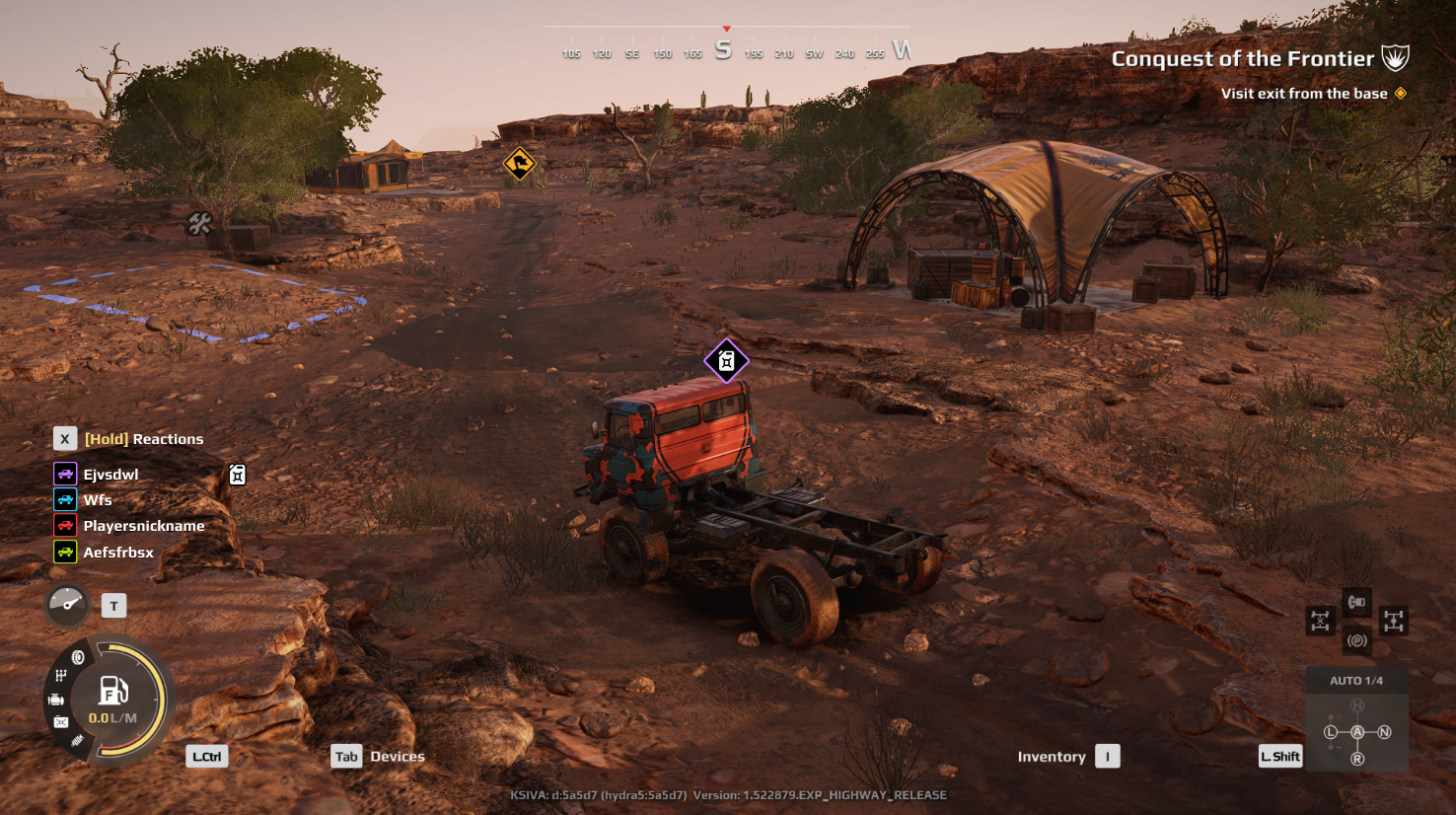The width and height of the screenshot is (1456, 815).
Task: Select player Ejvsdwl in the player list
Action: coord(110,475)
